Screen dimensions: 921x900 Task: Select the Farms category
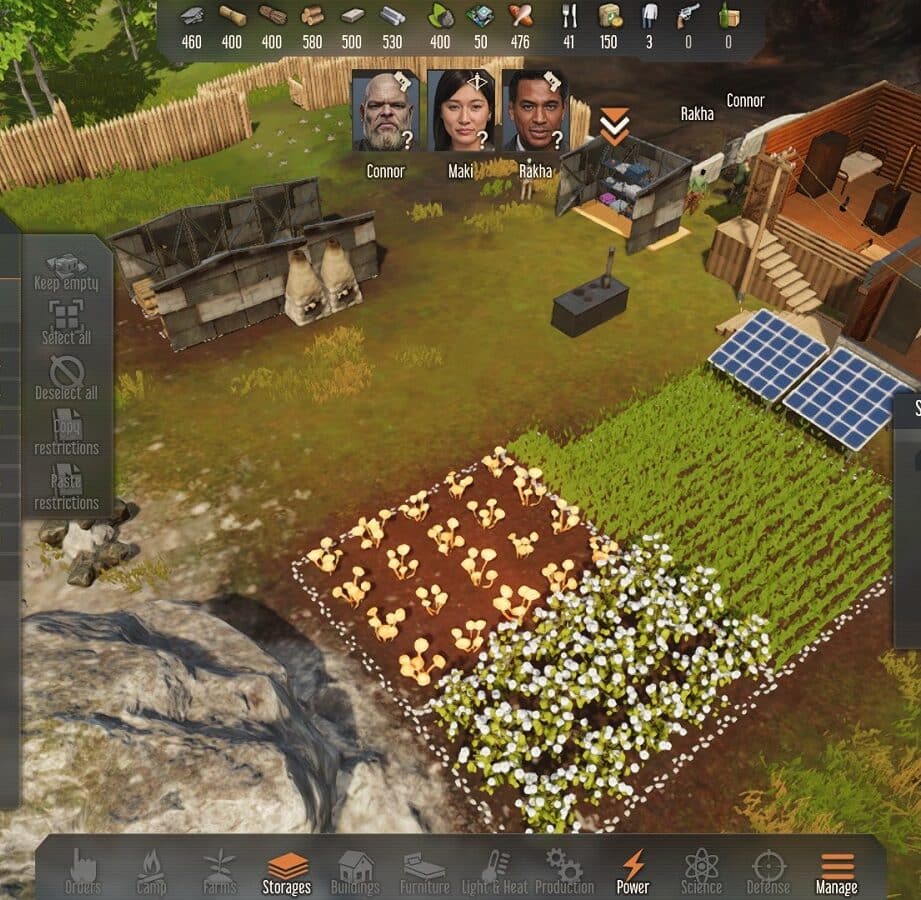coord(219,870)
